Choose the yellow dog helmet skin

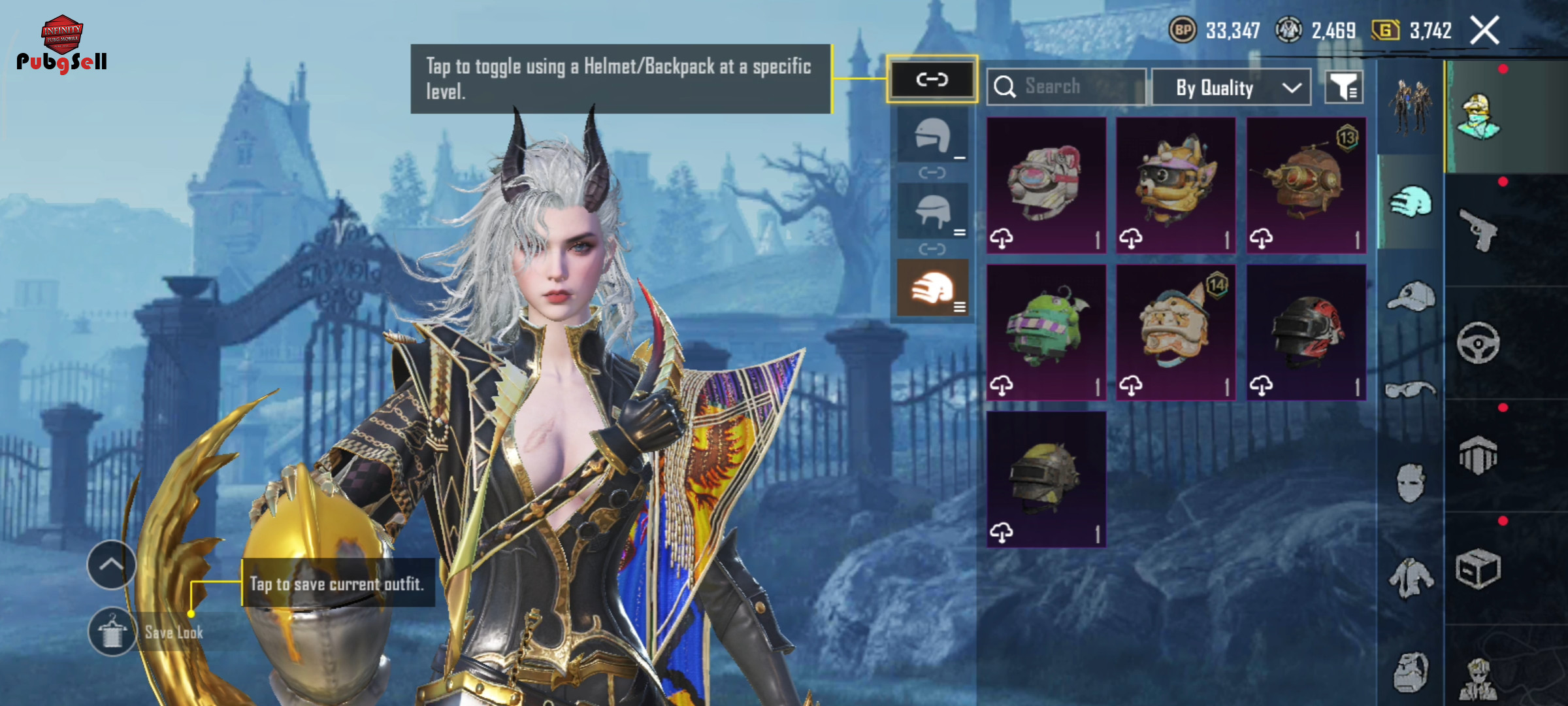[x=1175, y=185]
